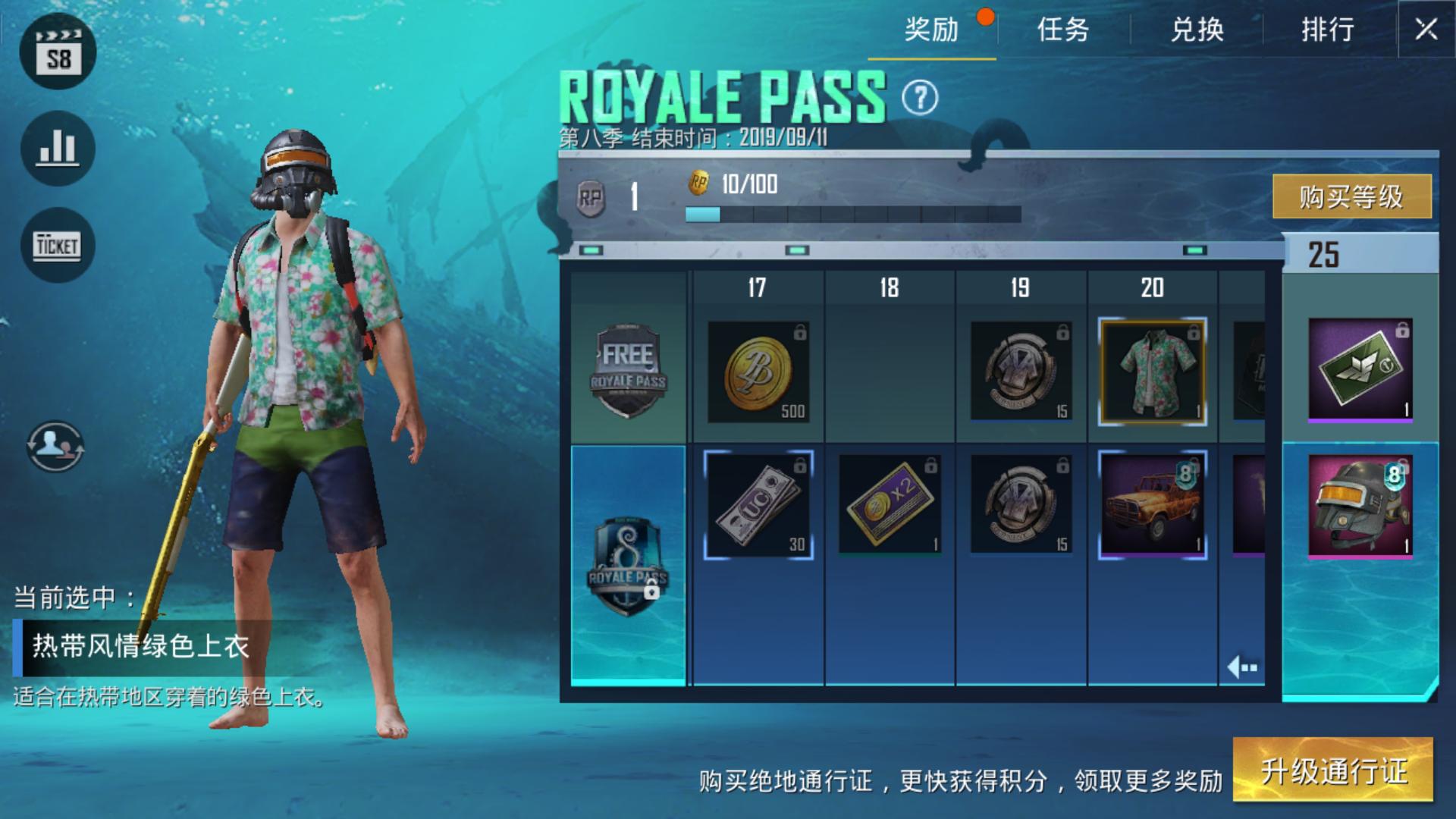Select the tropical green shirt reward
The image size is (1456, 819).
click(x=1152, y=372)
